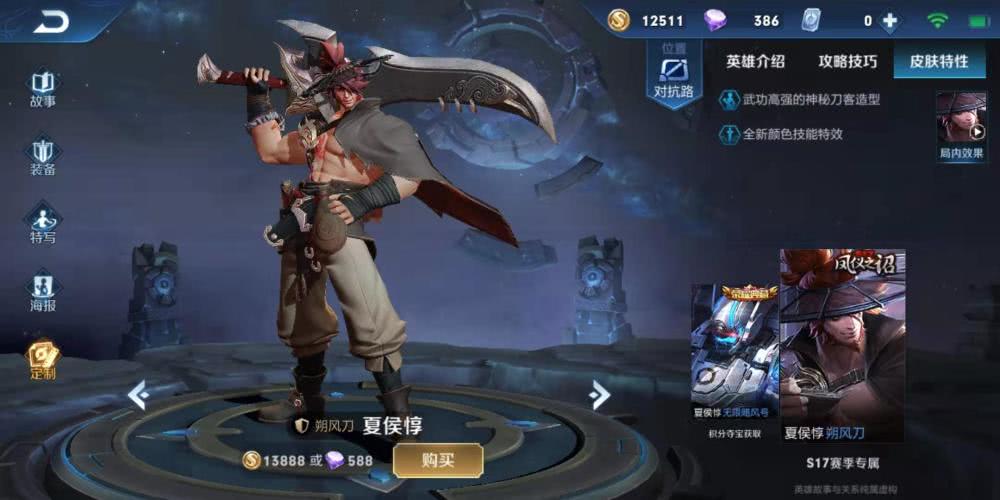Show the next hero with right arrow
The image size is (1000, 500).
[x=600, y=395]
